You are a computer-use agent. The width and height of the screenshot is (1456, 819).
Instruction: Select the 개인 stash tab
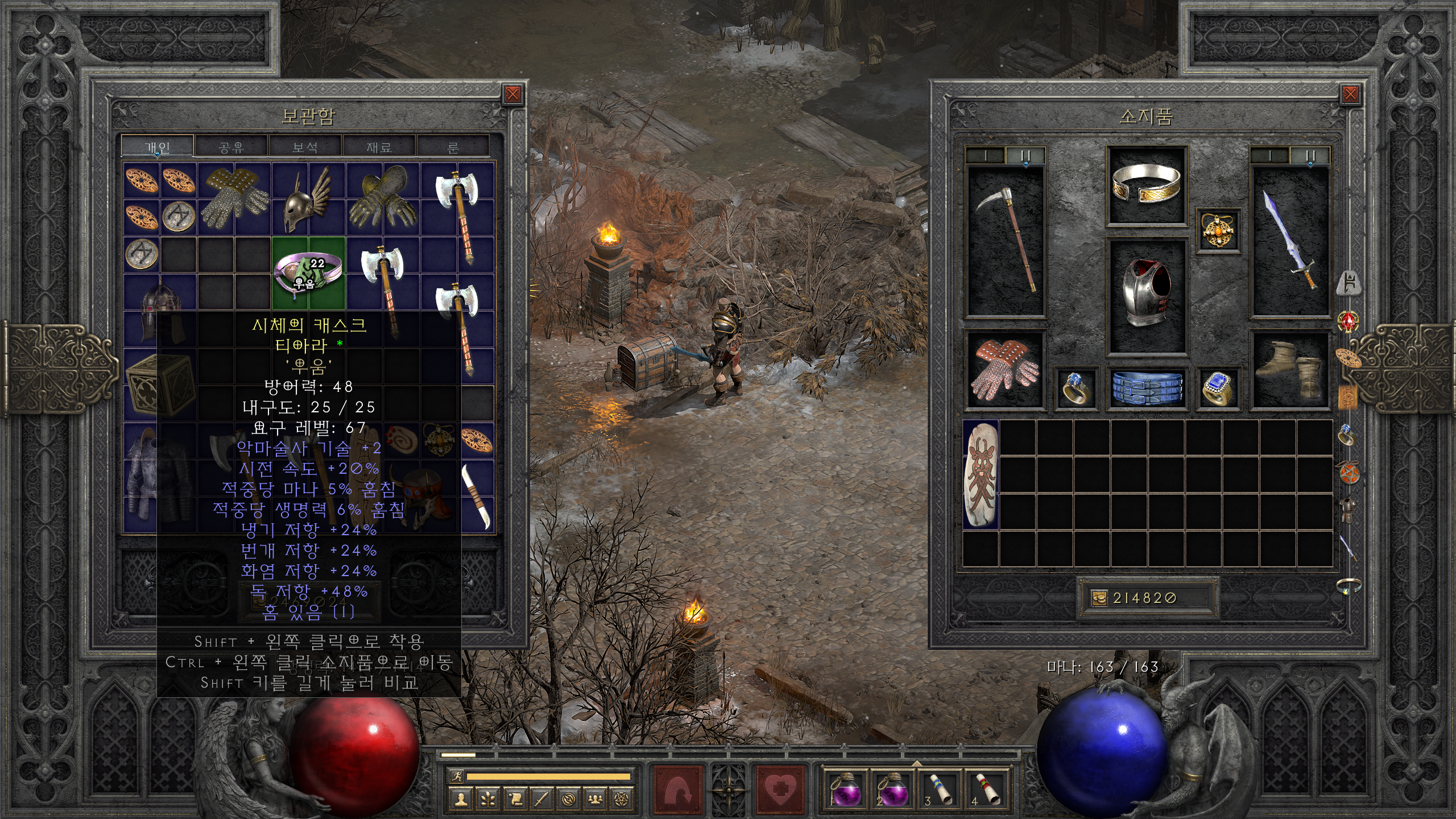[x=158, y=147]
